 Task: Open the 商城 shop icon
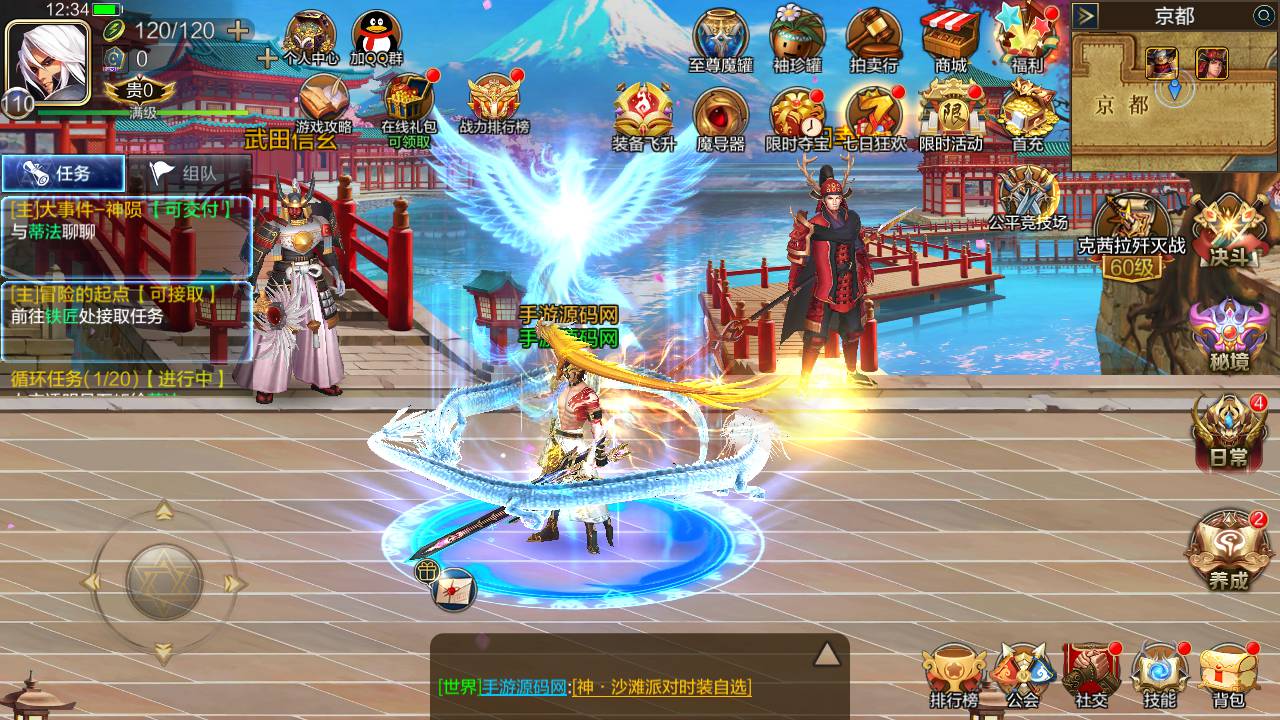[950, 40]
